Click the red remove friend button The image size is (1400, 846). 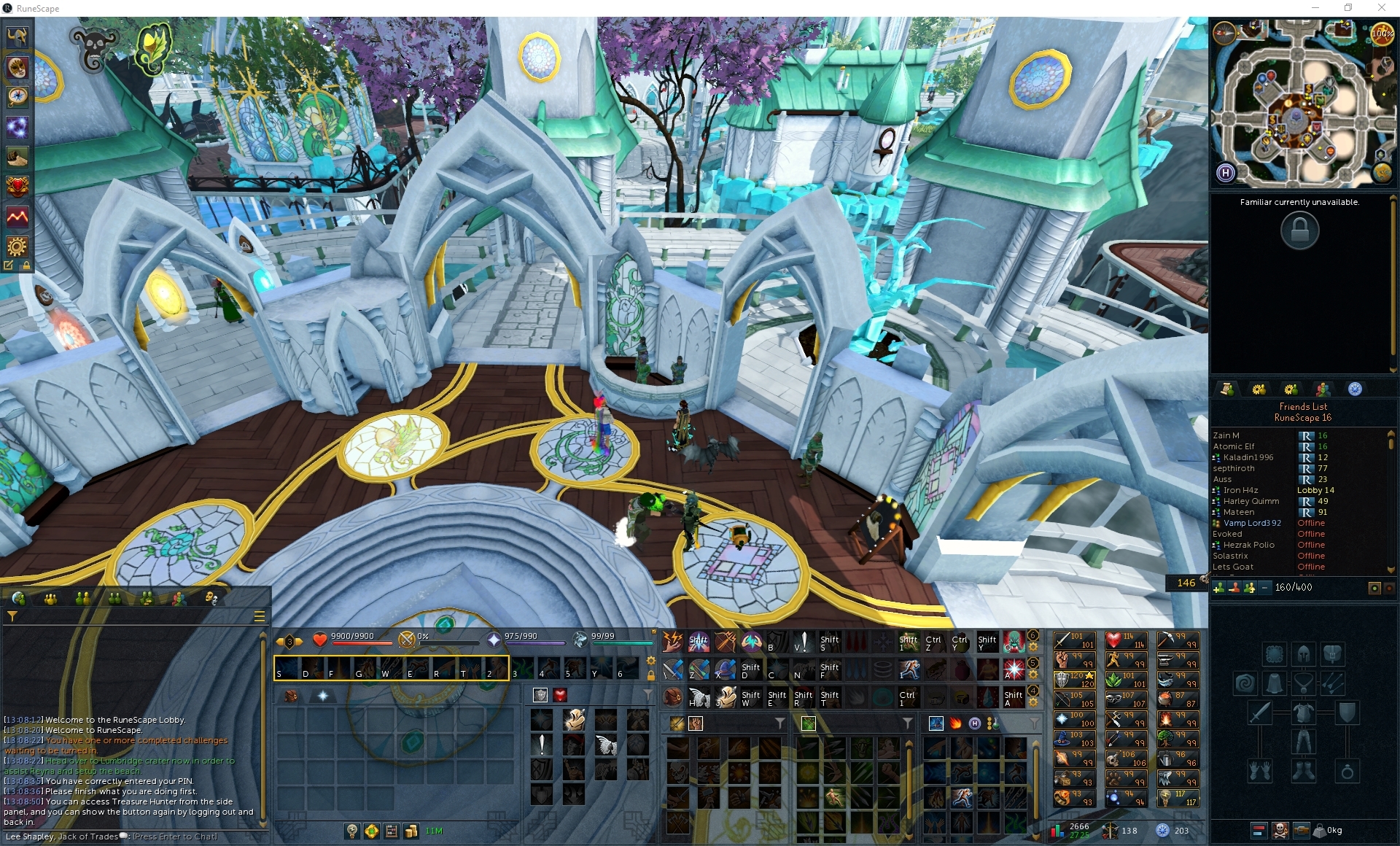click(x=1234, y=587)
